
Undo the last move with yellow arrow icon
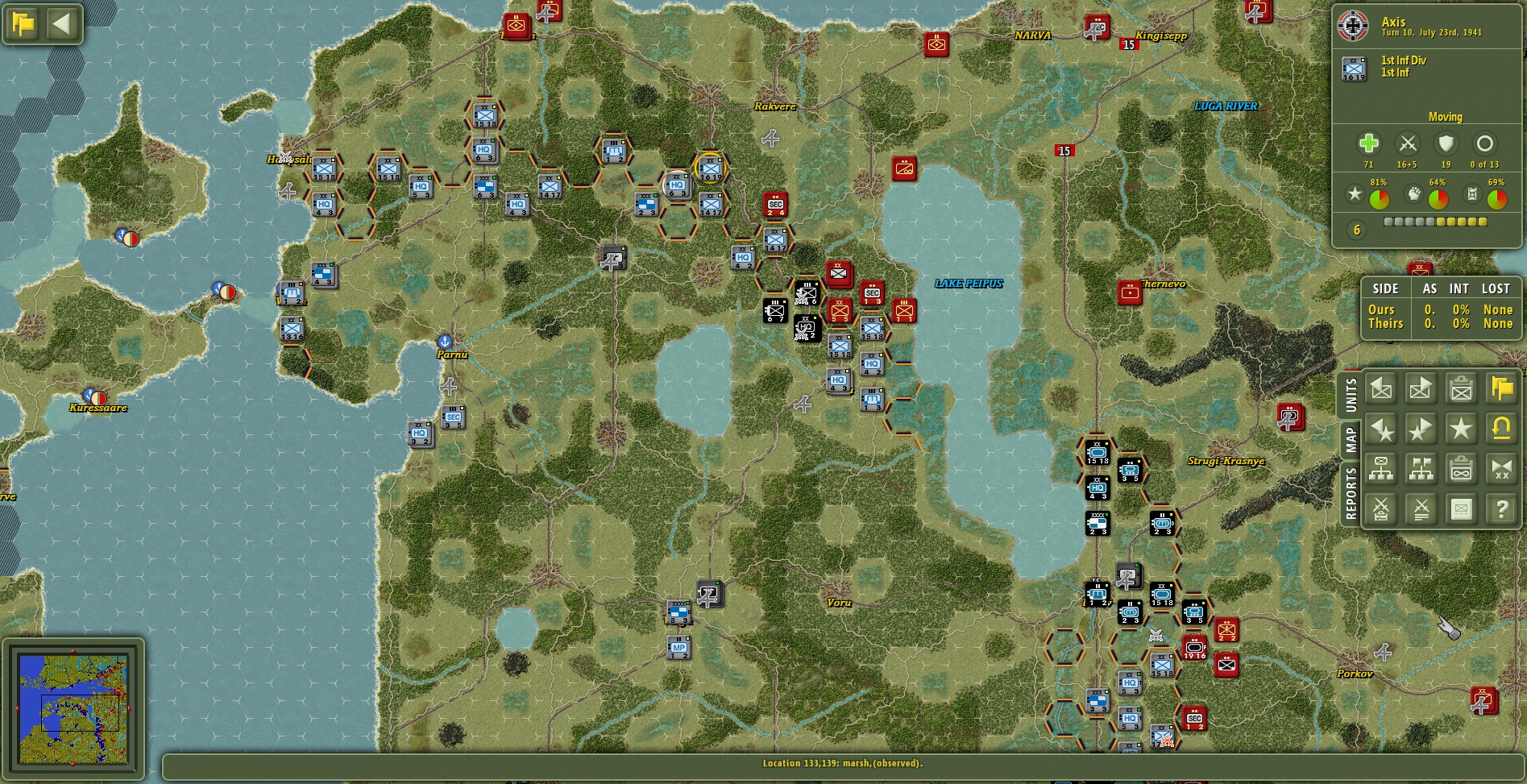[x=1500, y=428]
